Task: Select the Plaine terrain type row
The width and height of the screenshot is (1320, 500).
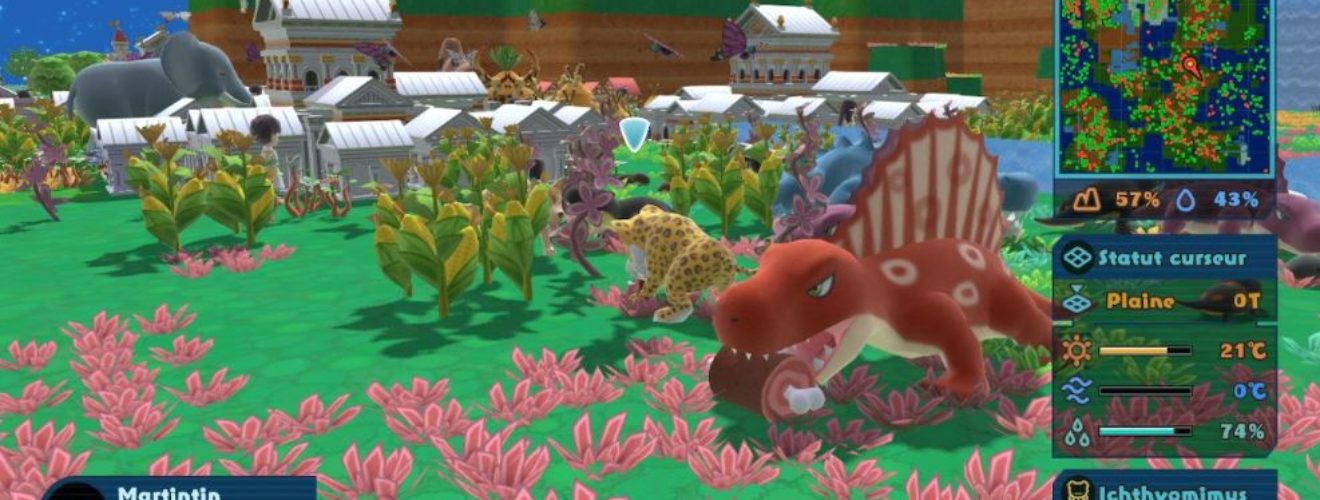Action: coord(1164,301)
